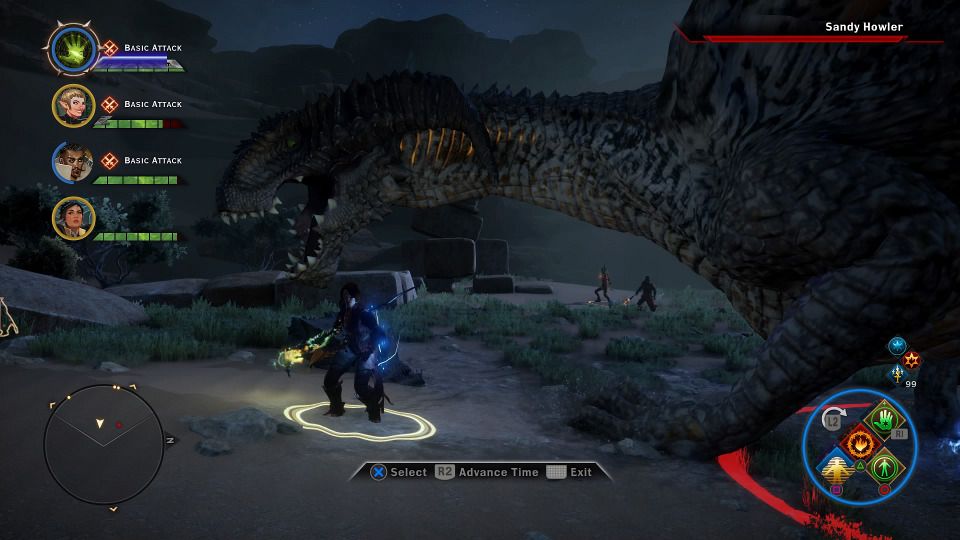Select the dark-haired woman party portrait
Image resolution: width=960 pixels, height=540 pixels.
click(x=73, y=217)
